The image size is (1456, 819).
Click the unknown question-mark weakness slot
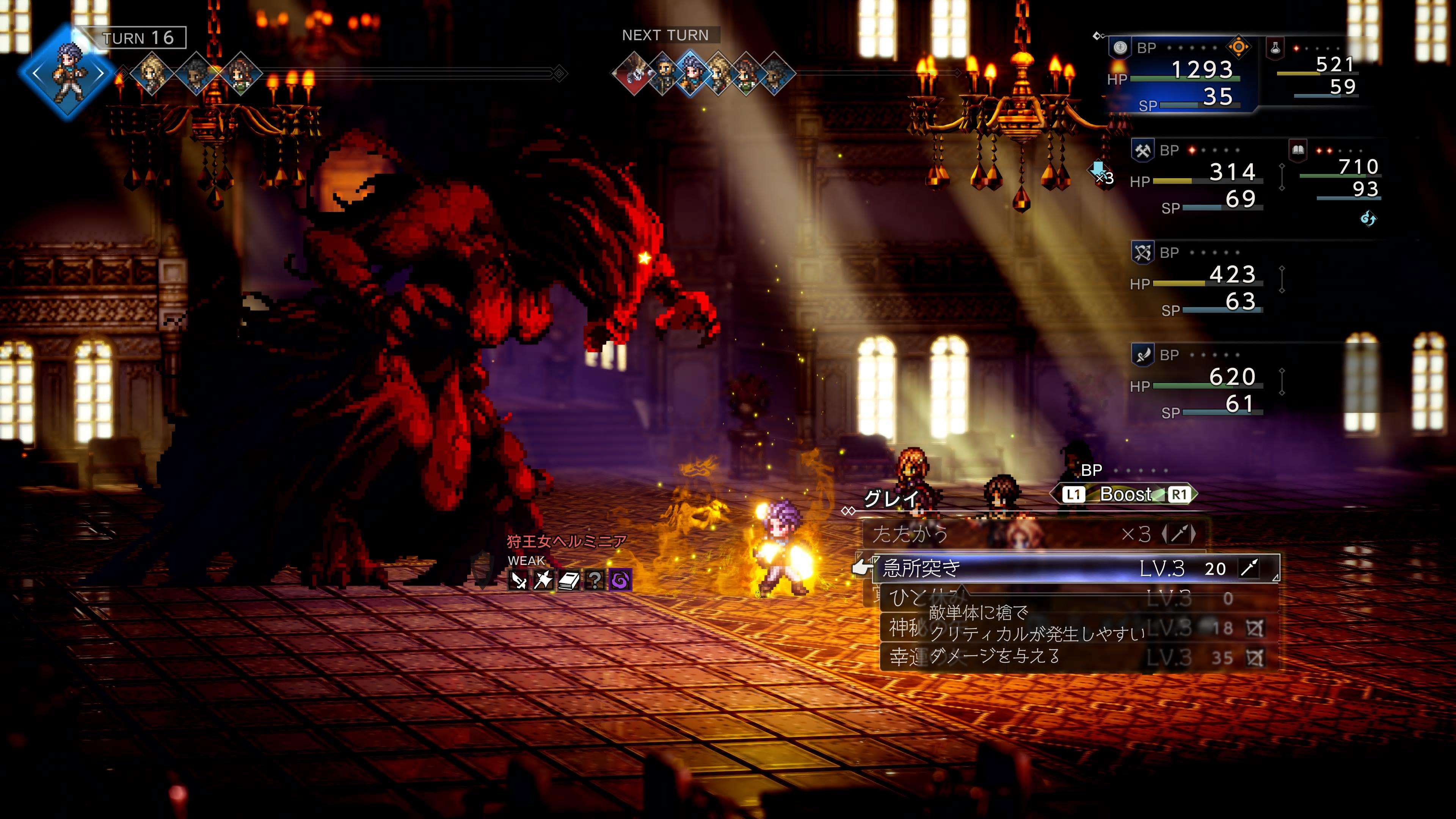click(594, 580)
